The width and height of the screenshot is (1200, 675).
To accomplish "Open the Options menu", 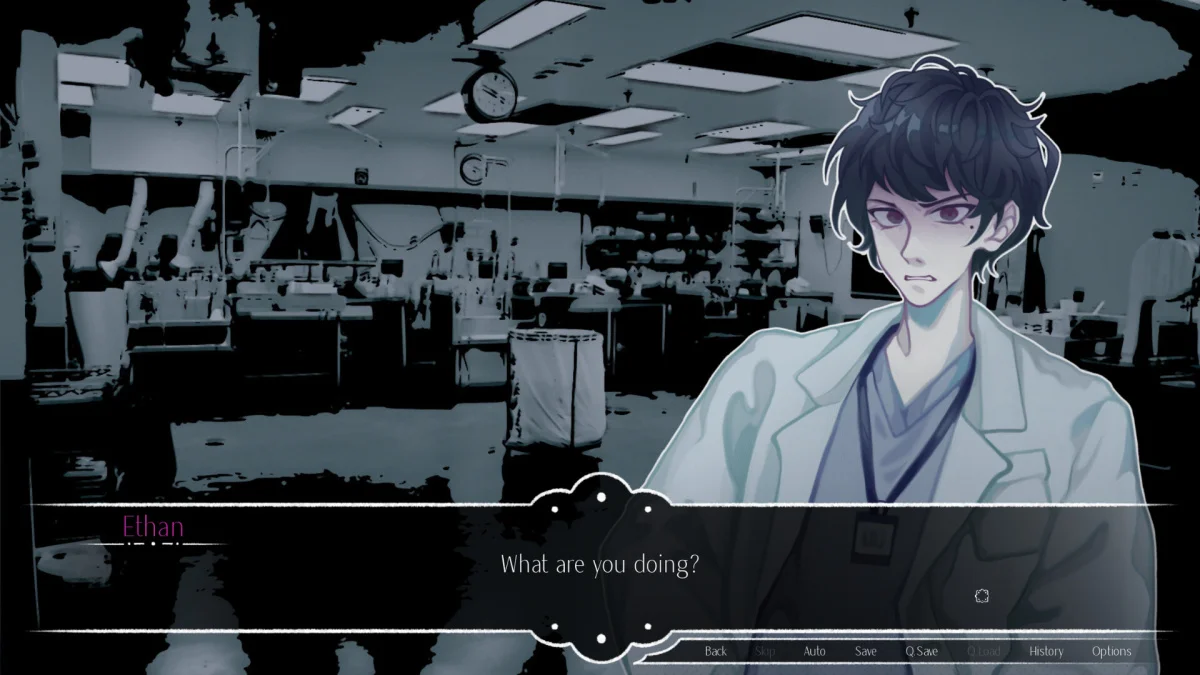I will (x=1111, y=651).
